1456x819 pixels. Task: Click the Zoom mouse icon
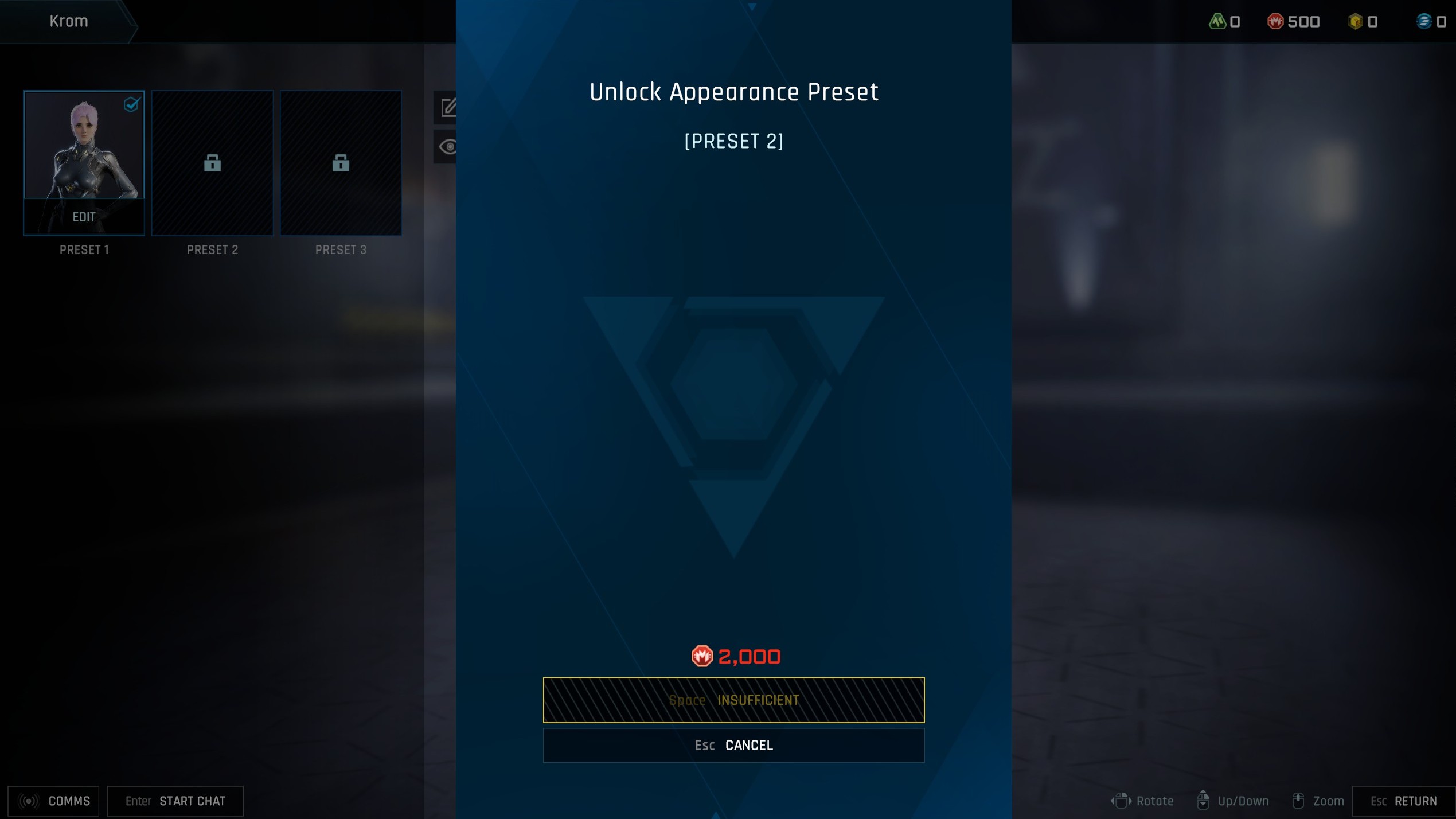coord(1298,800)
